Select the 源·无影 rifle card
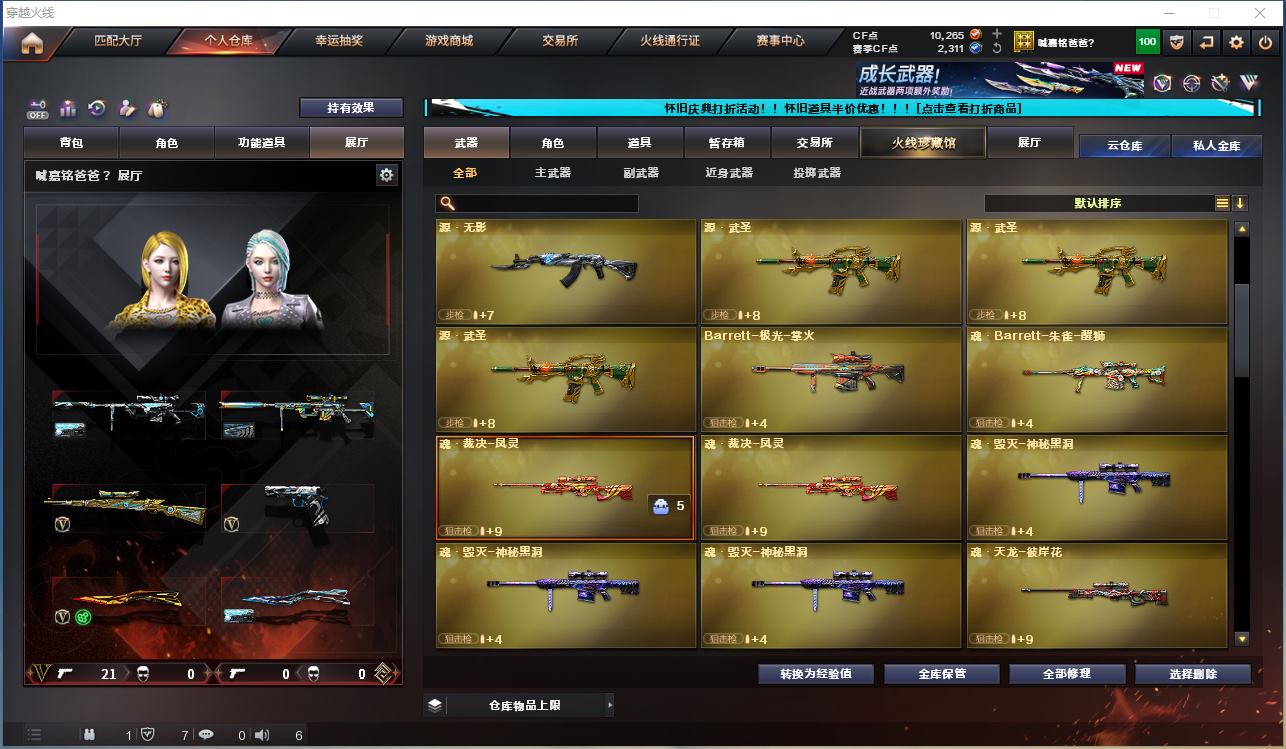This screenshot has height=749, width=1286. pos(566,271)
